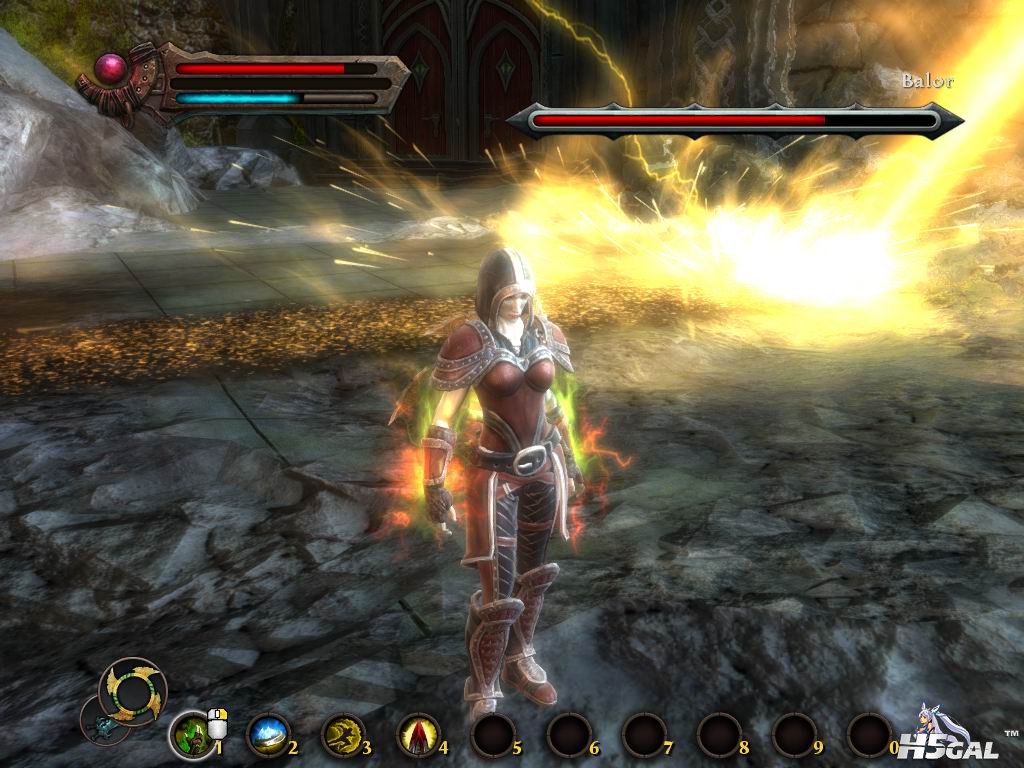Cast the red spike ability in slot 4

coord(418,735)
